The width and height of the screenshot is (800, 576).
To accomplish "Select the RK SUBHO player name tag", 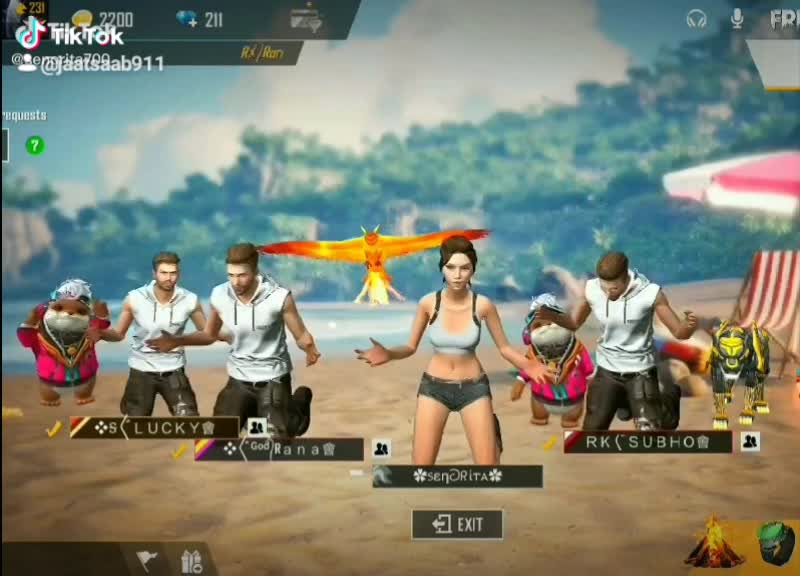I will [x=648, y=442].
